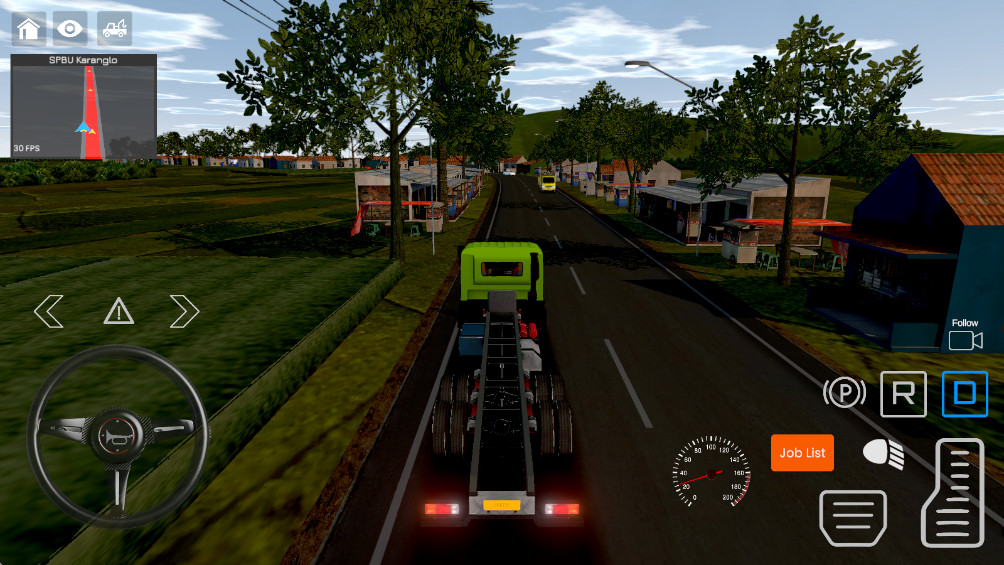Select the D drive gear
The width and height of the screenshot is (1004, 565).
[x=964, y=393]
